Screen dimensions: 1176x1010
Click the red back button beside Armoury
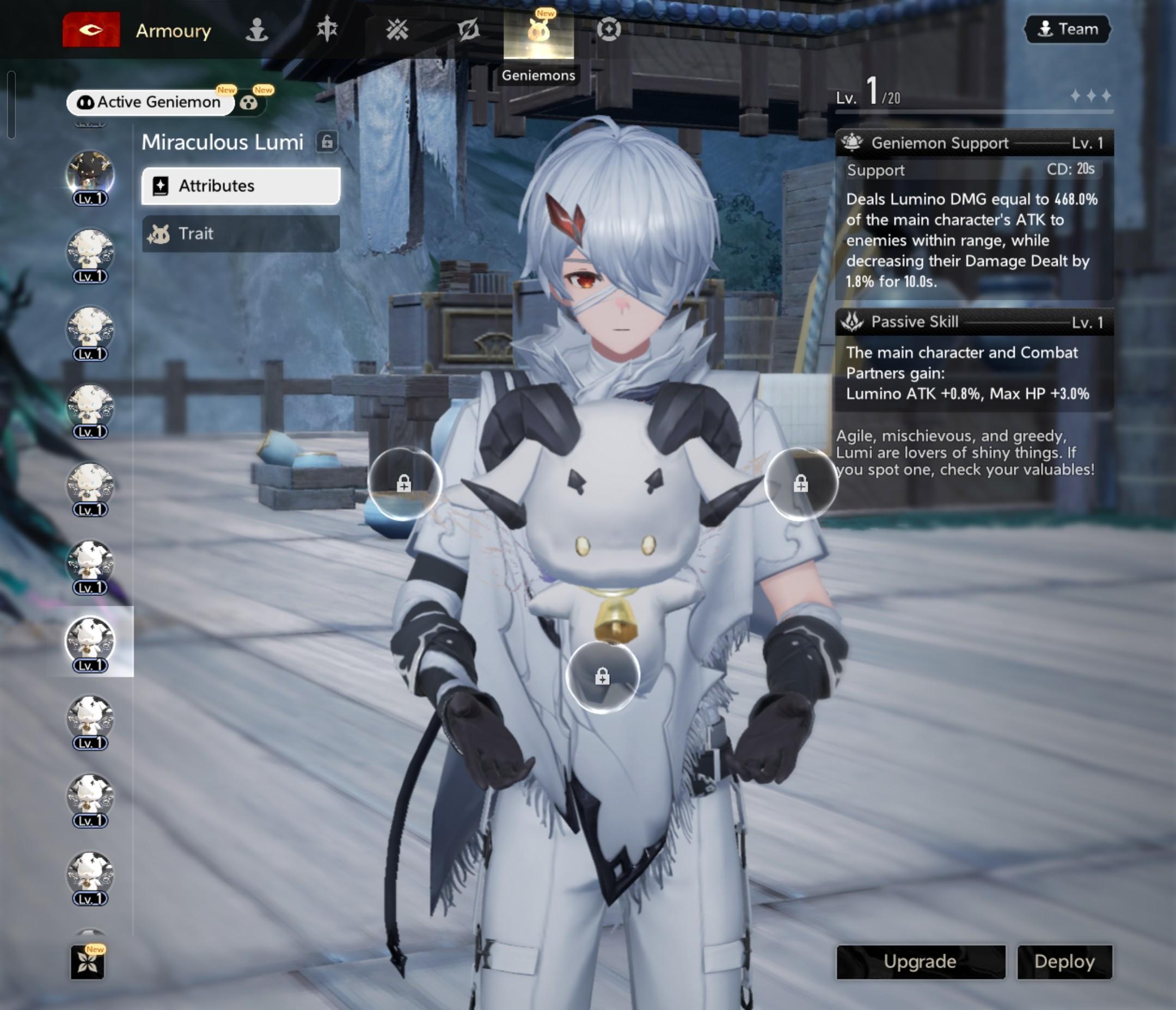[91, 29]
